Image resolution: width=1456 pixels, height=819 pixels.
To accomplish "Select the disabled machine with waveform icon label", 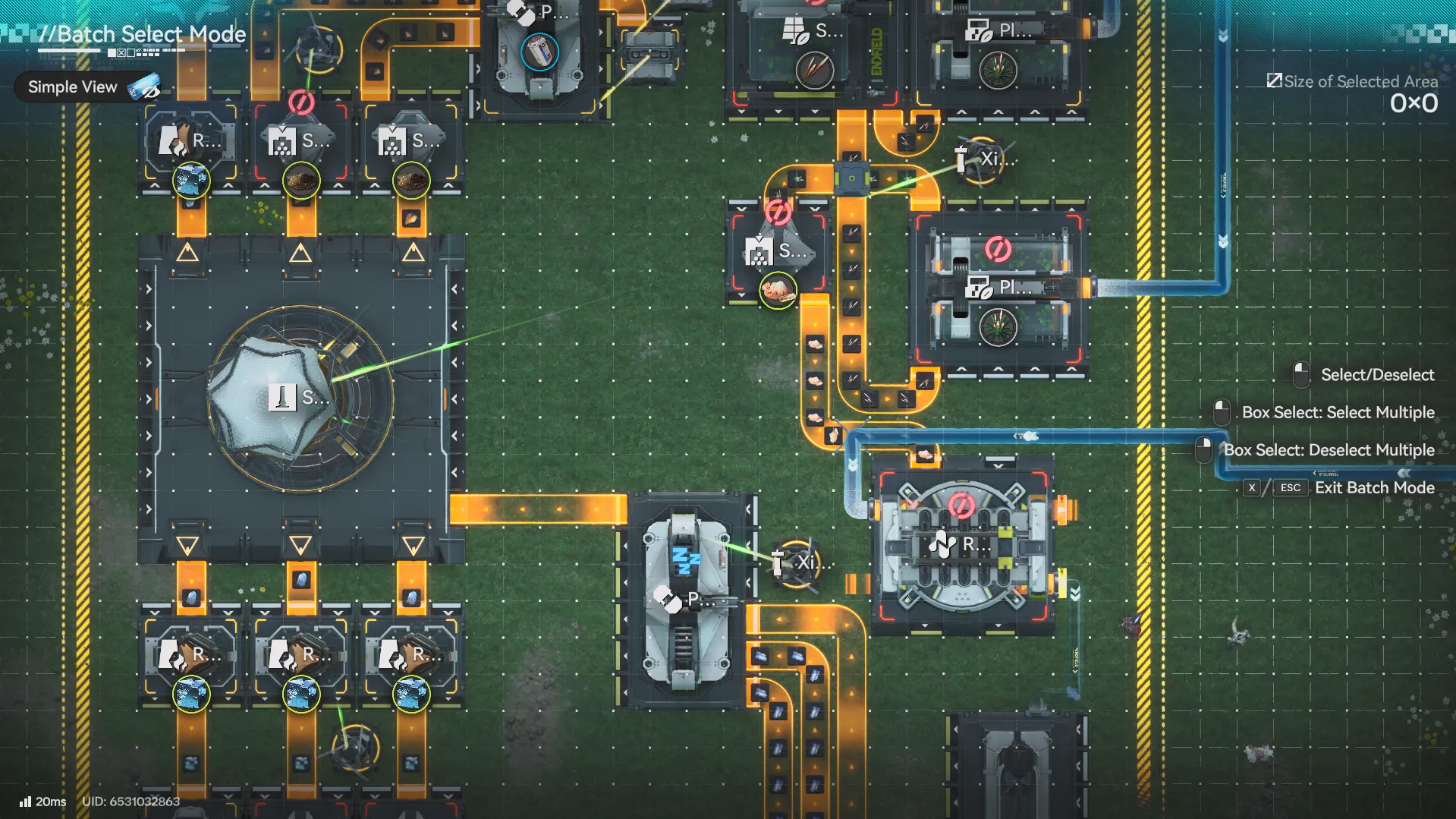I will (x=944, y=543).
